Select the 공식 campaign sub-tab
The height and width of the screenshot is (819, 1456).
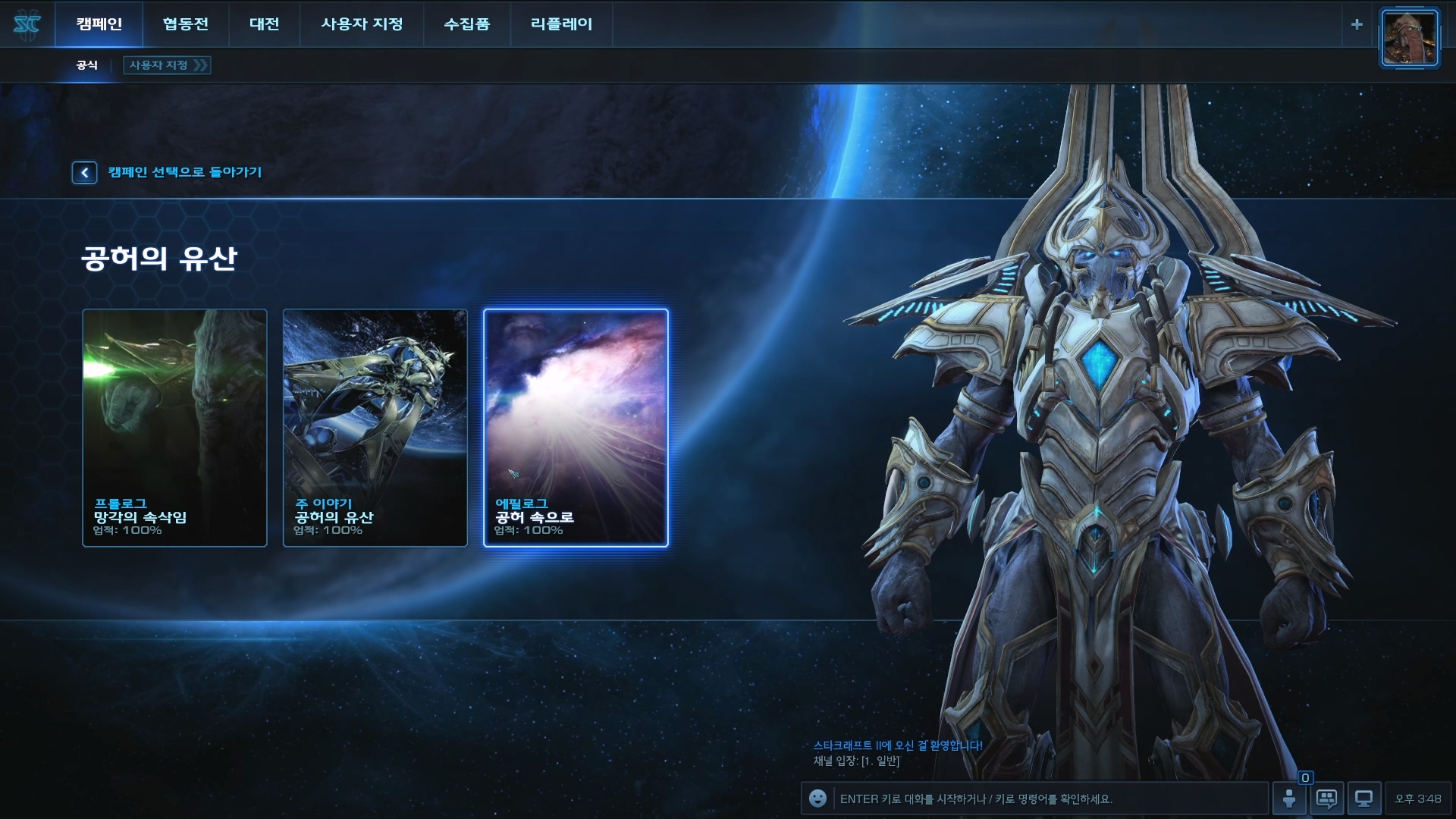[x=87, y=65]
